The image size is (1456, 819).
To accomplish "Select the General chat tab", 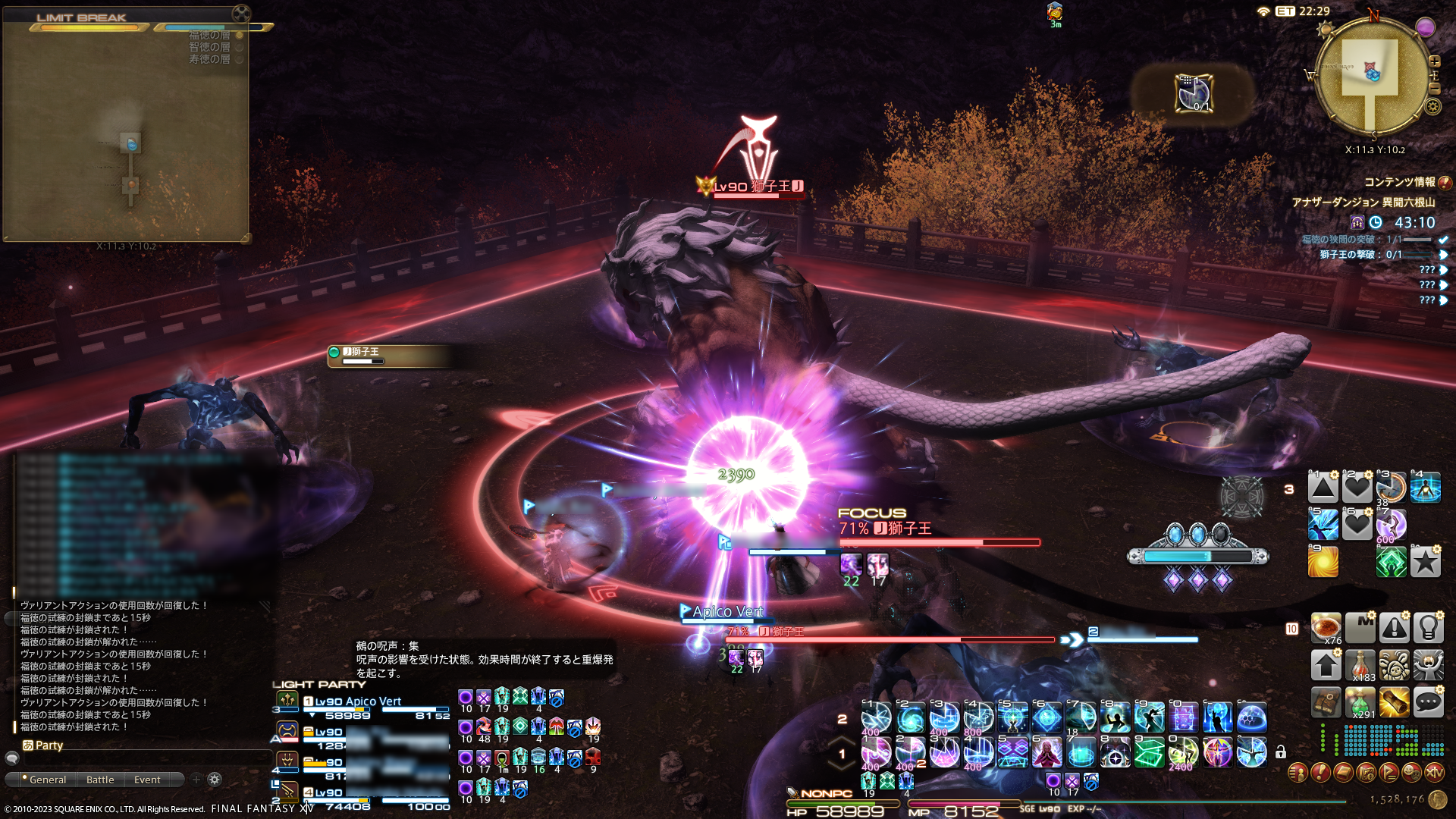I will (47, 780).
